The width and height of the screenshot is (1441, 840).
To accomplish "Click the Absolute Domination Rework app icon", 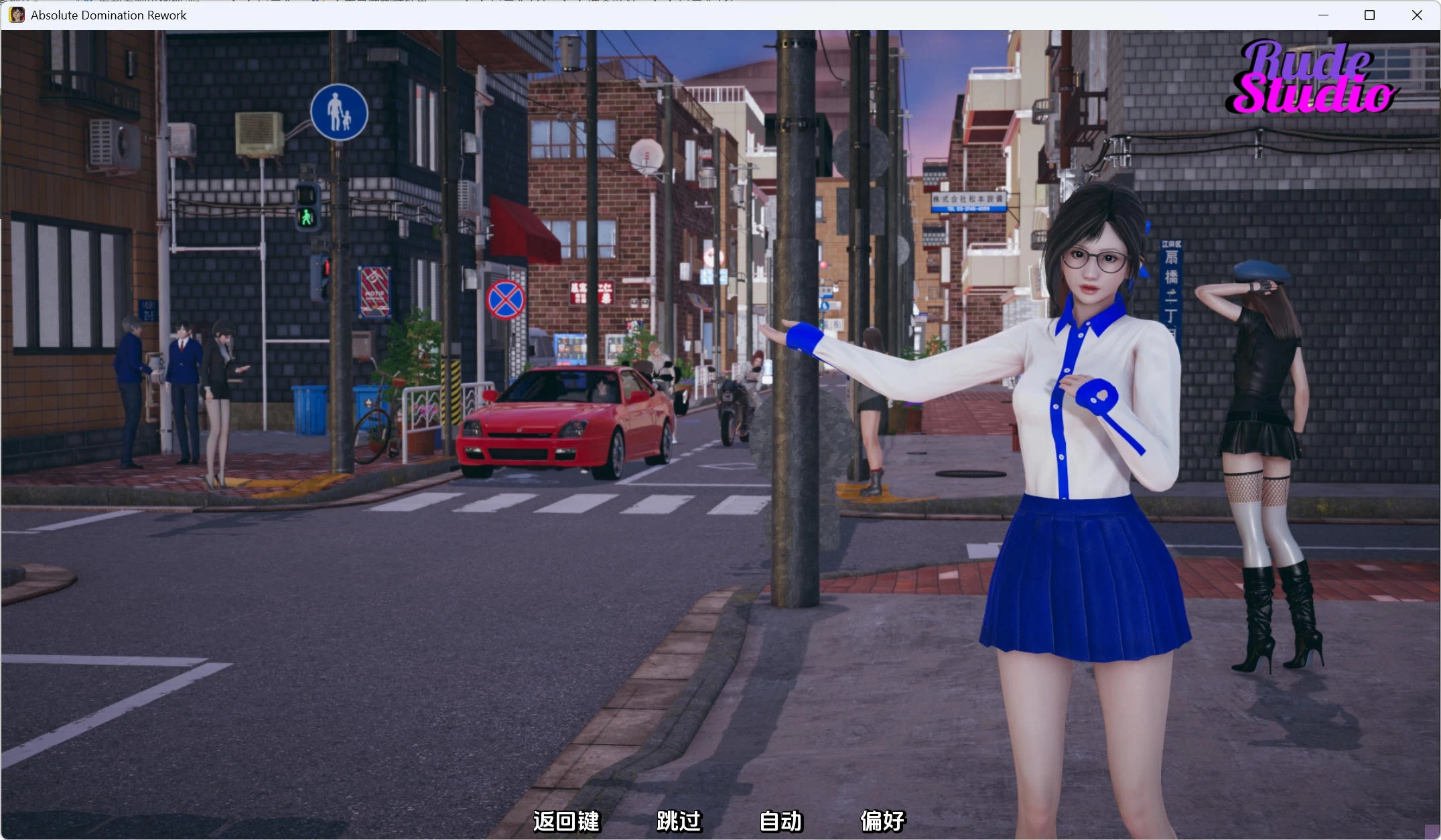I will 16,15.
